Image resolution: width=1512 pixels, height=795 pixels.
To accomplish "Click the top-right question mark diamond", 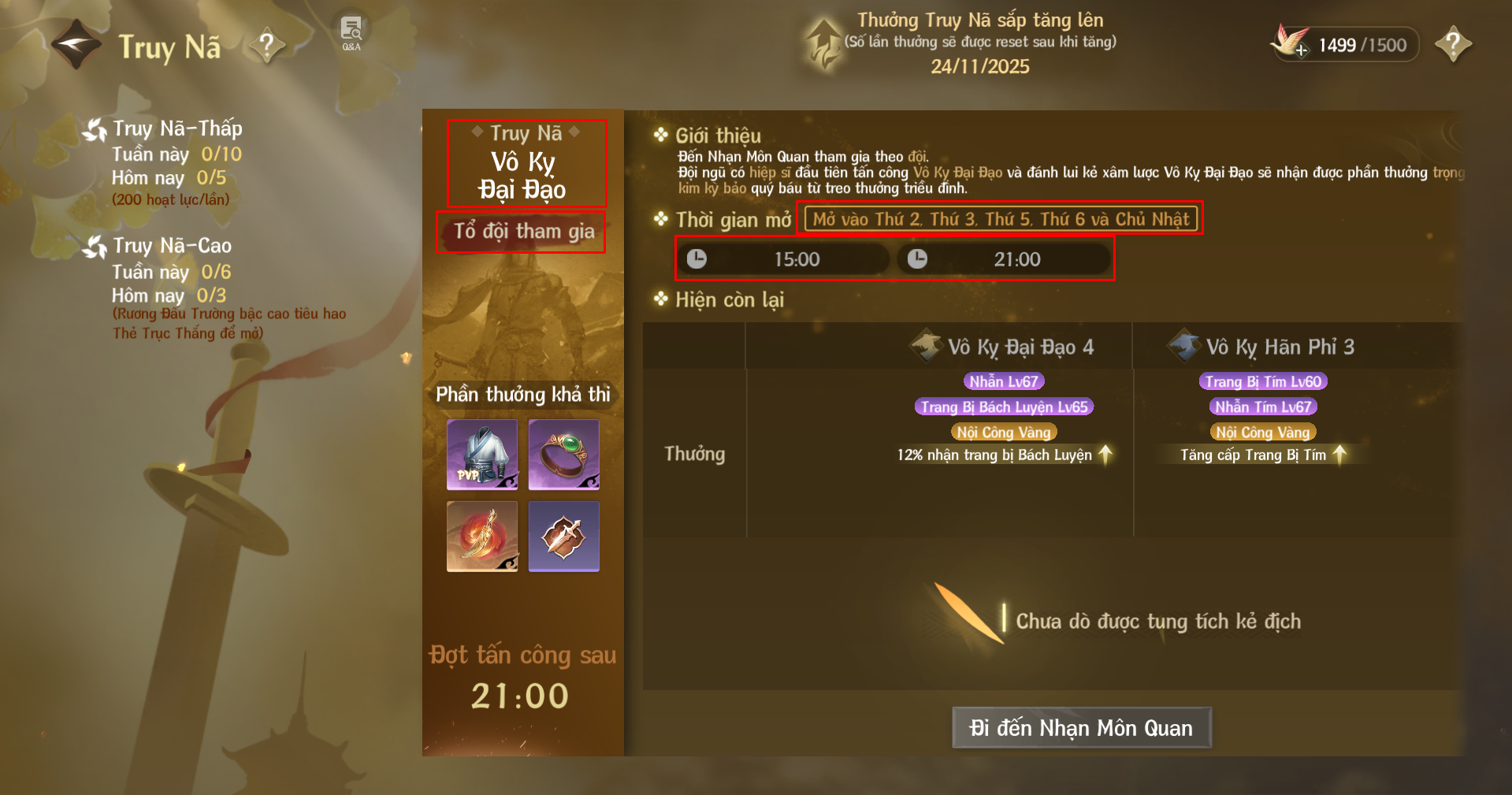I will coord(1453,43).
